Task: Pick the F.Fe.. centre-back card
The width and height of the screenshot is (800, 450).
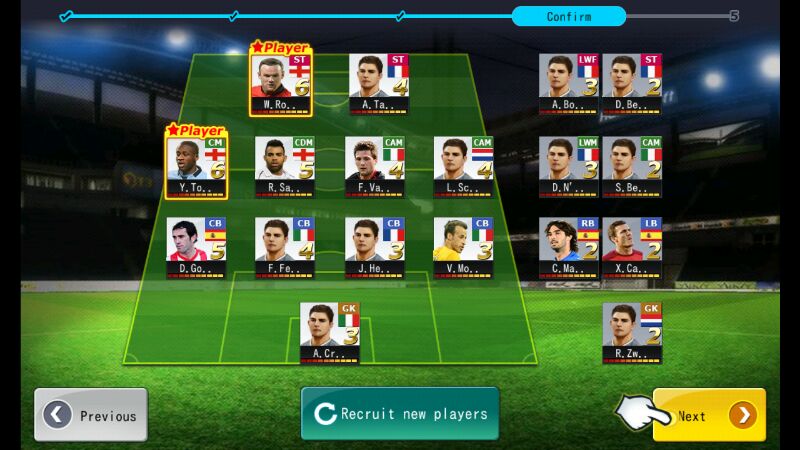Action: 285,248
